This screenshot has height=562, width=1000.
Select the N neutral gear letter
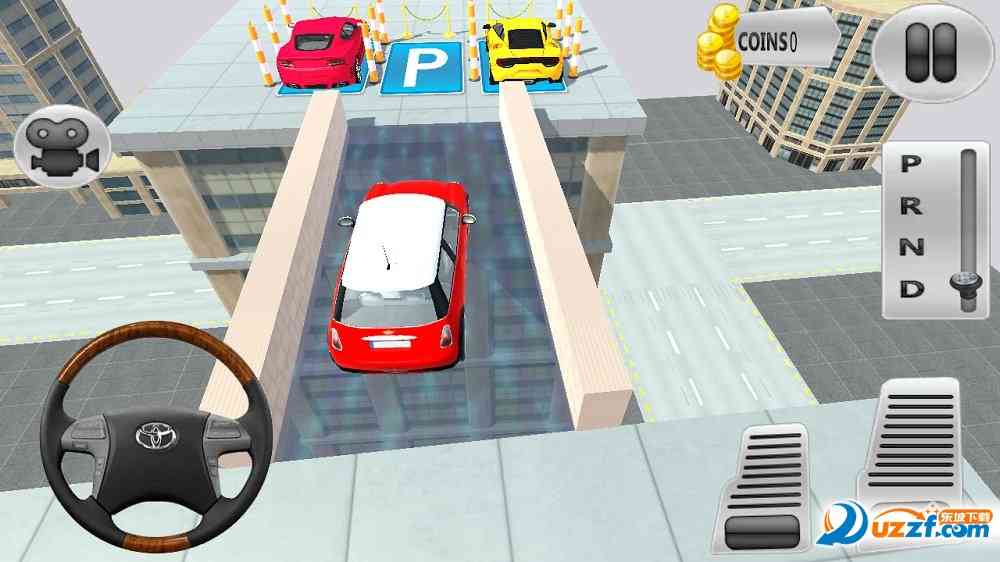click(911, 248)
